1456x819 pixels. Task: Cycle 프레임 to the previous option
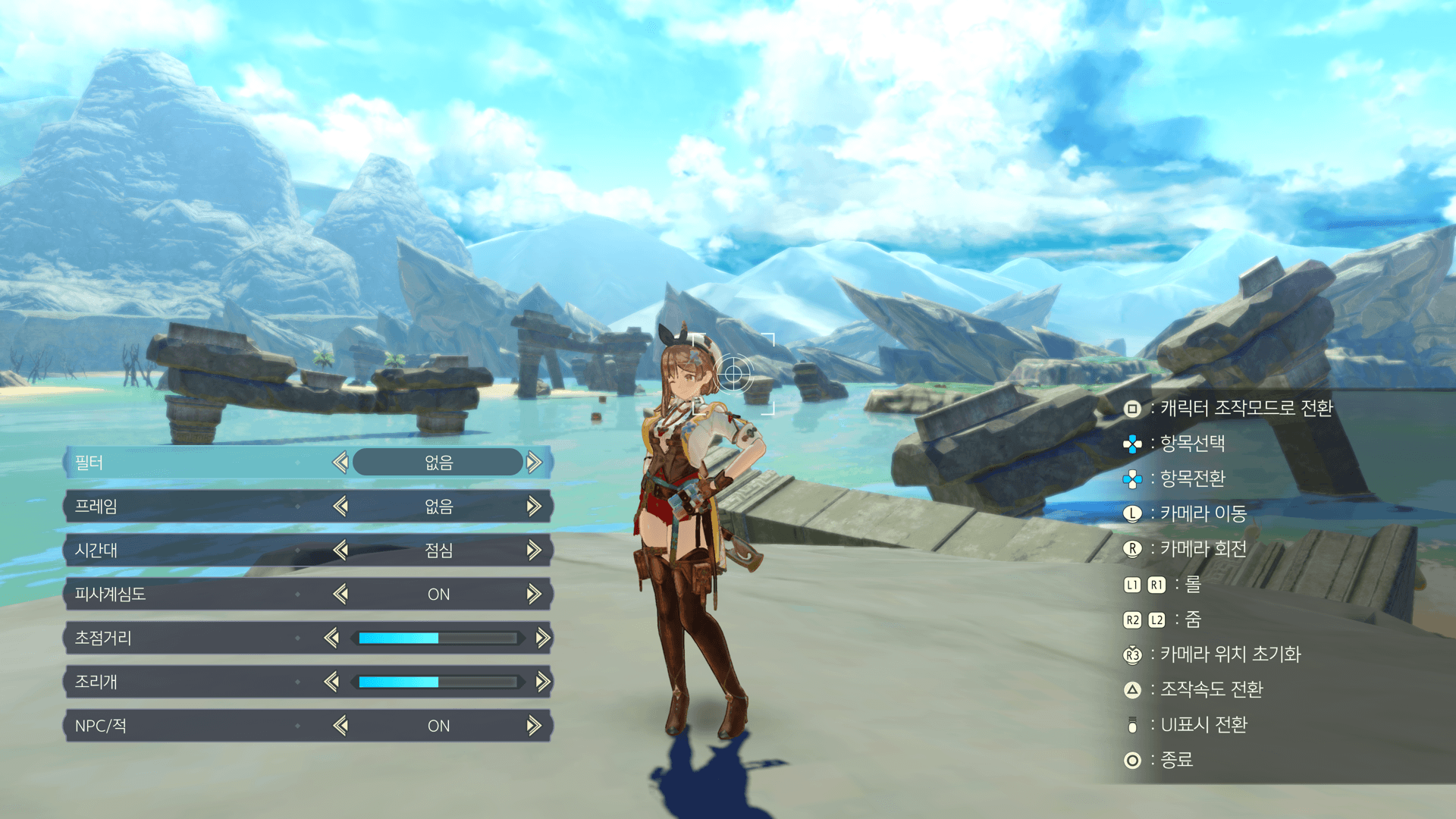tap(340, 506)
